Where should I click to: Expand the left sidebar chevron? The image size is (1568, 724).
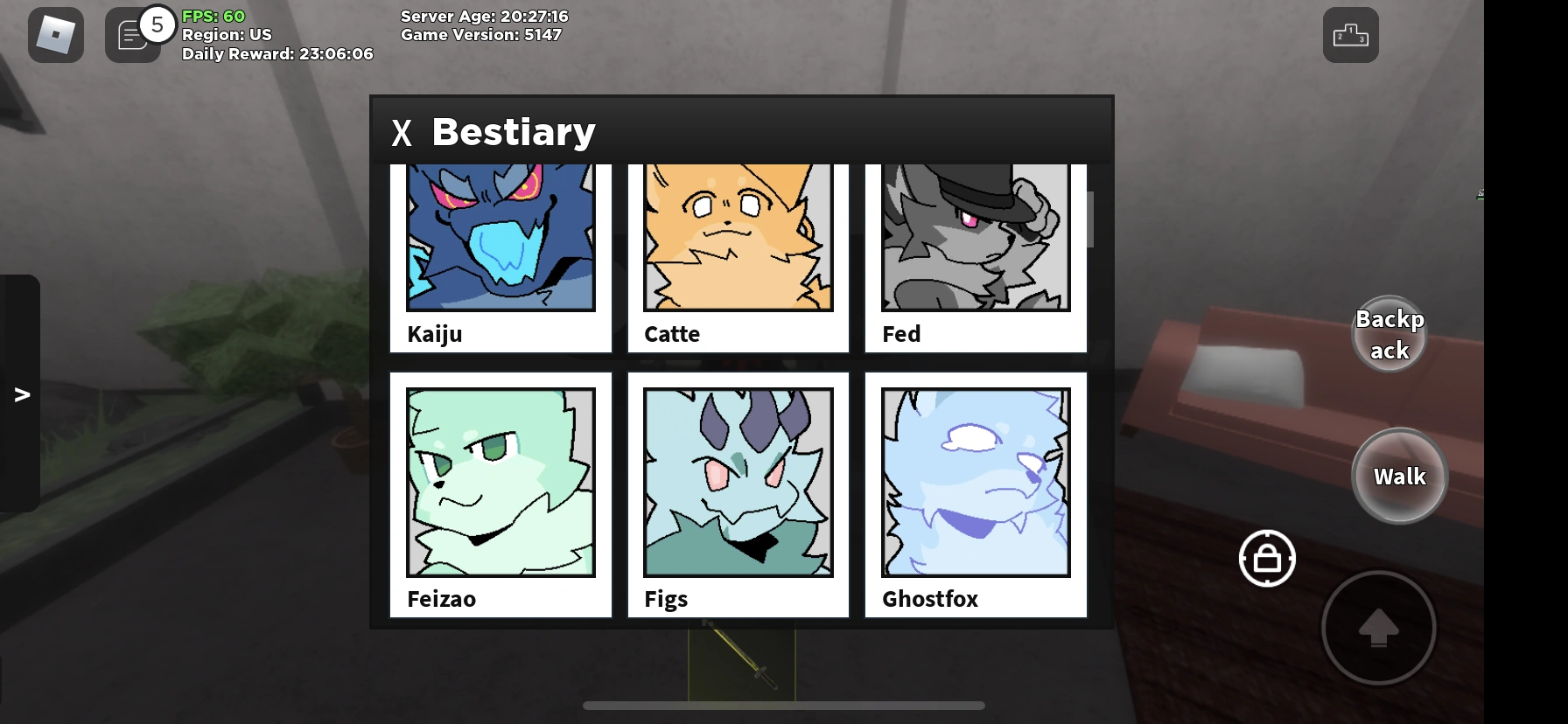[x=22, y=393]
